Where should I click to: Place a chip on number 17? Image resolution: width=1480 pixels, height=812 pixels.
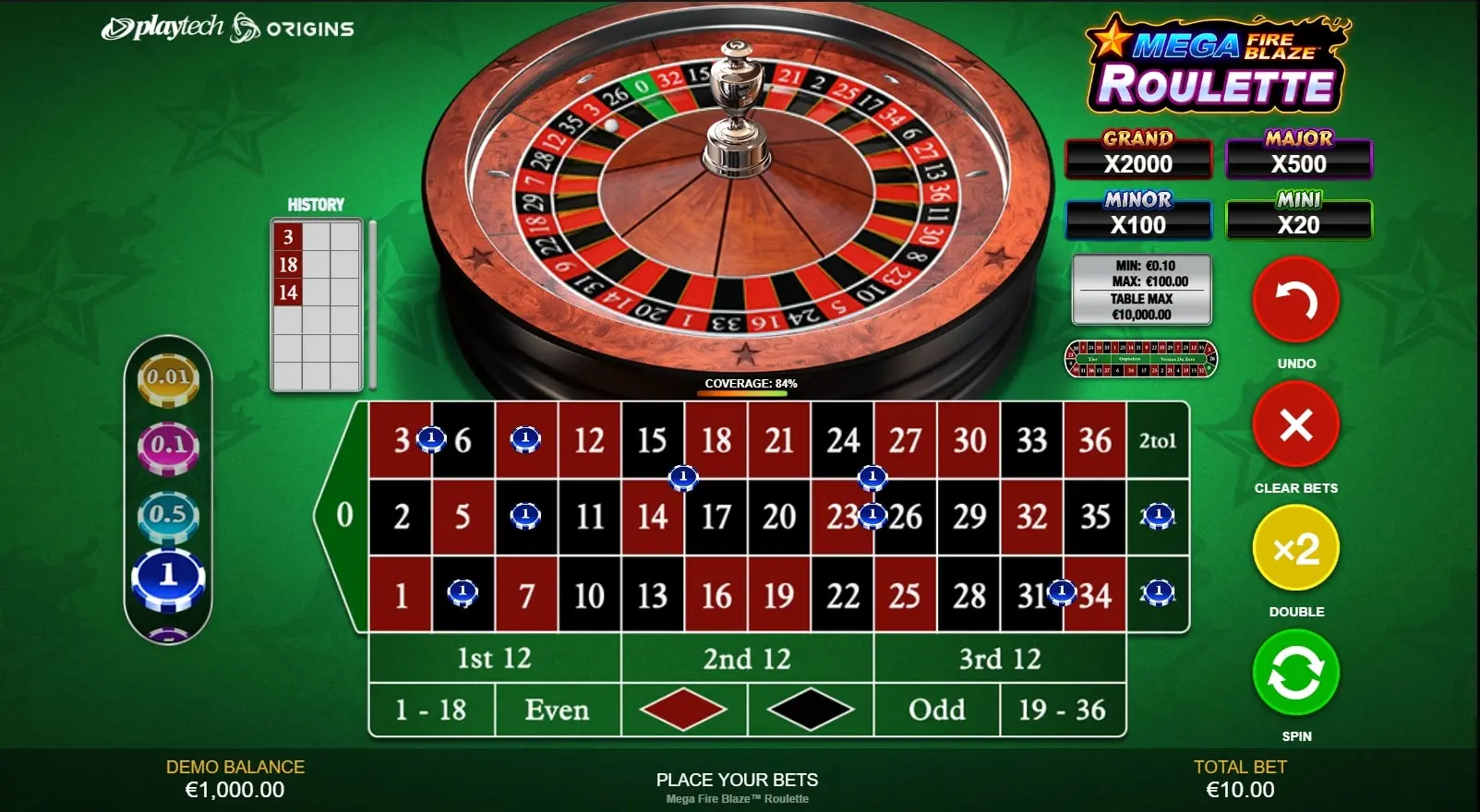(x=716, y=517)
